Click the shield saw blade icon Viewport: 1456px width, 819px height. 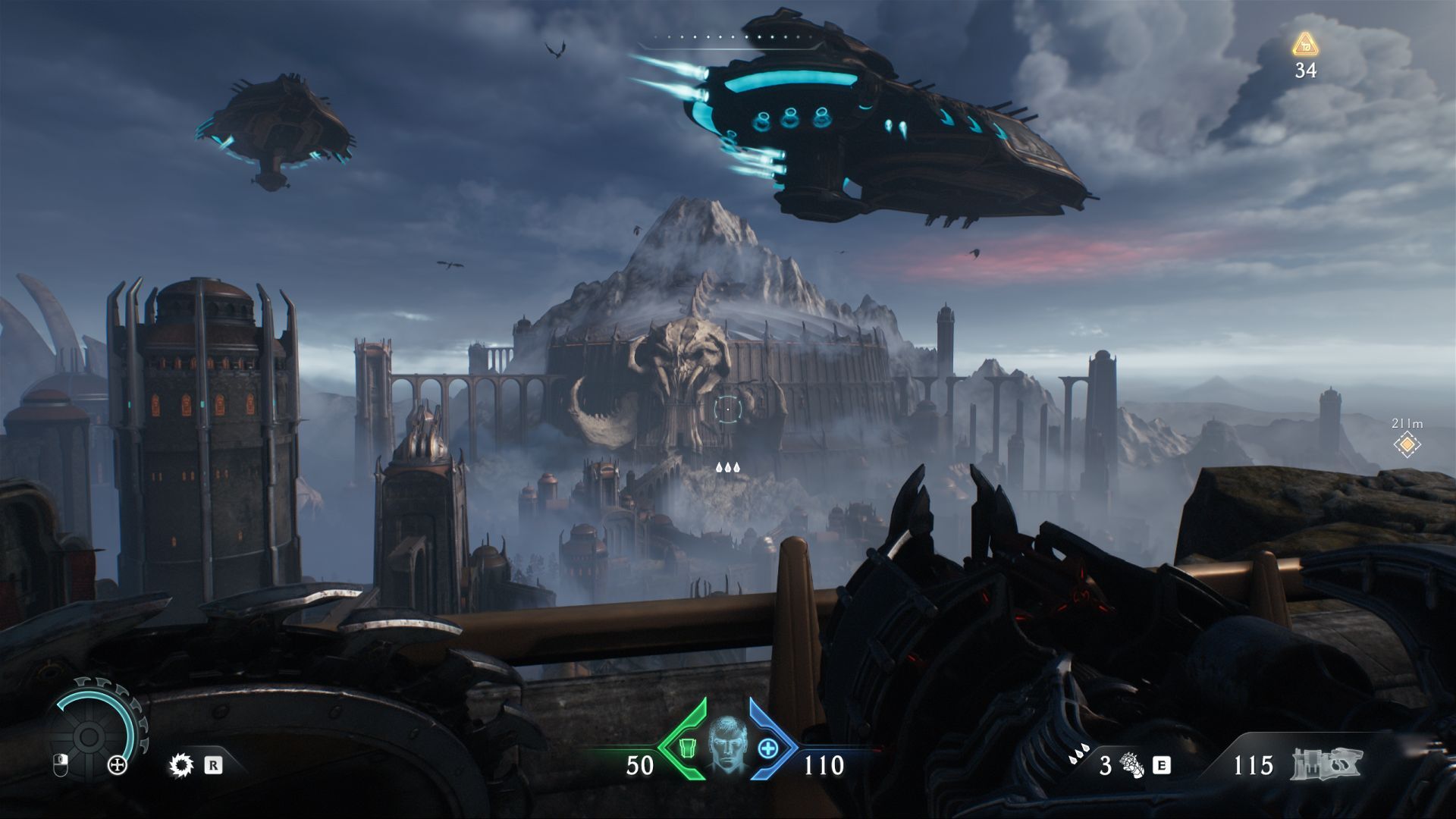click(x=181, y=765)
